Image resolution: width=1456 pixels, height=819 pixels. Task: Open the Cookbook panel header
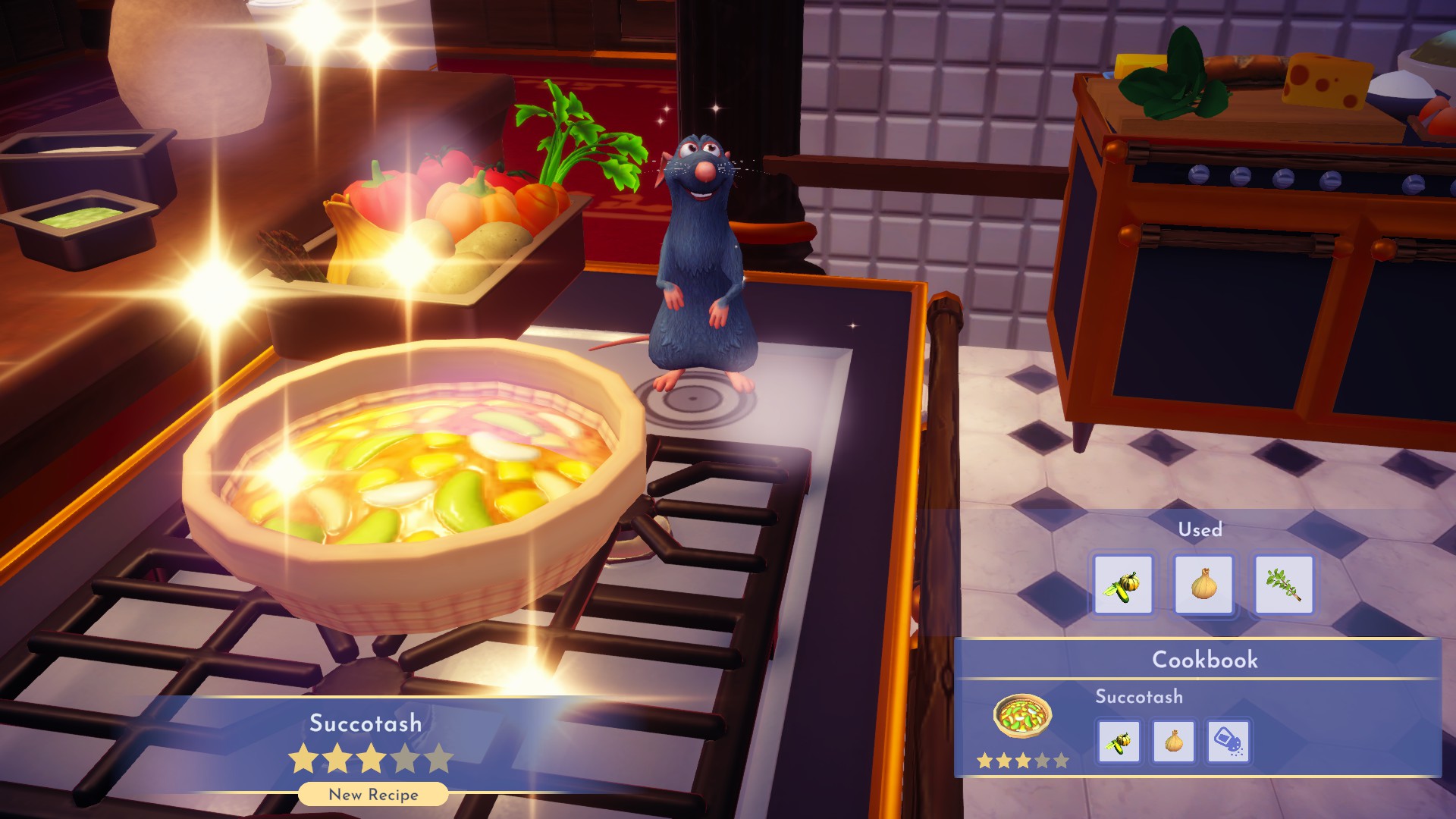(1204, 660)
